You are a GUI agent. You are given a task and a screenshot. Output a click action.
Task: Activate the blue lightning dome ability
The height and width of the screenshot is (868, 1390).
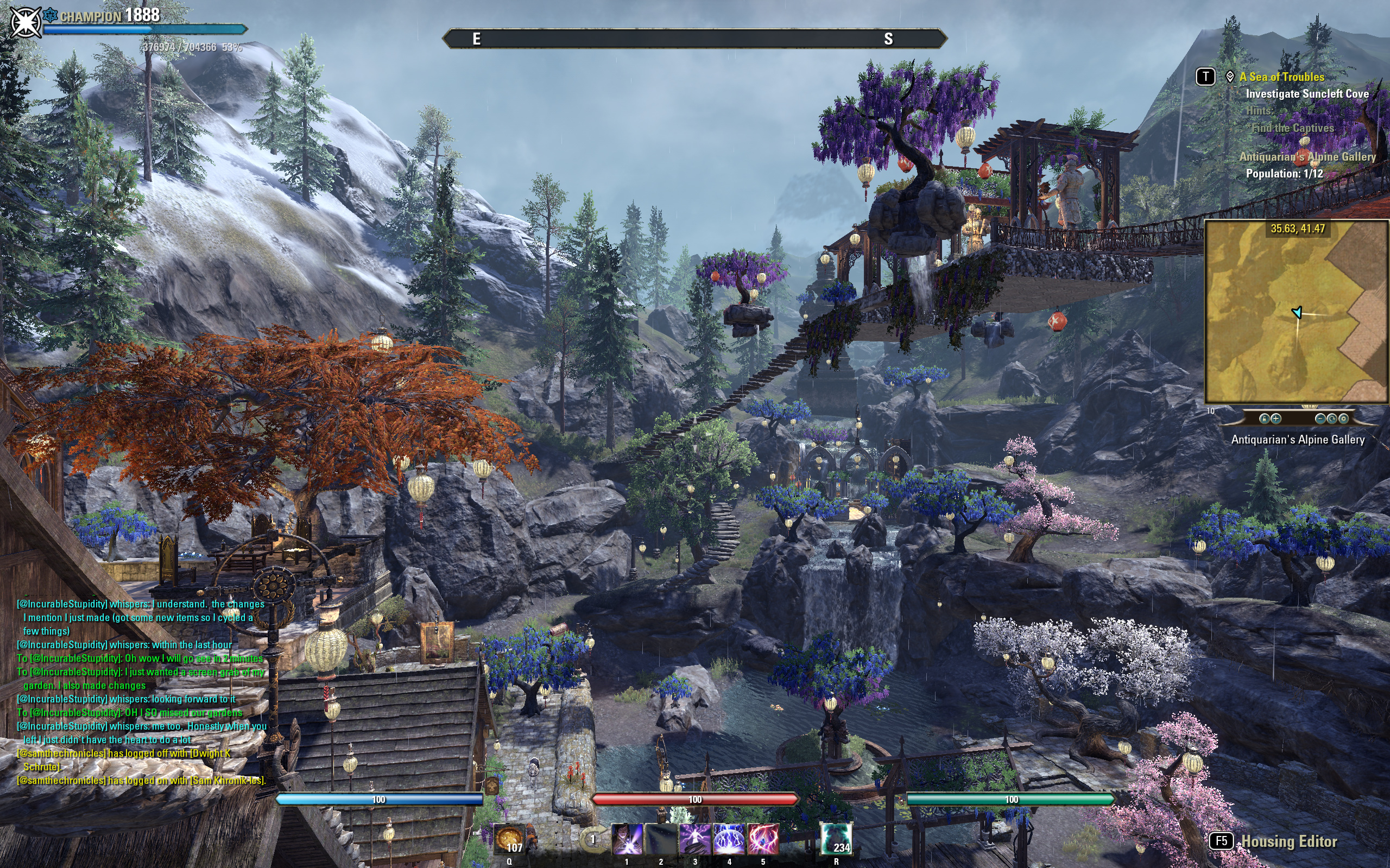click(x=729, y=839)
